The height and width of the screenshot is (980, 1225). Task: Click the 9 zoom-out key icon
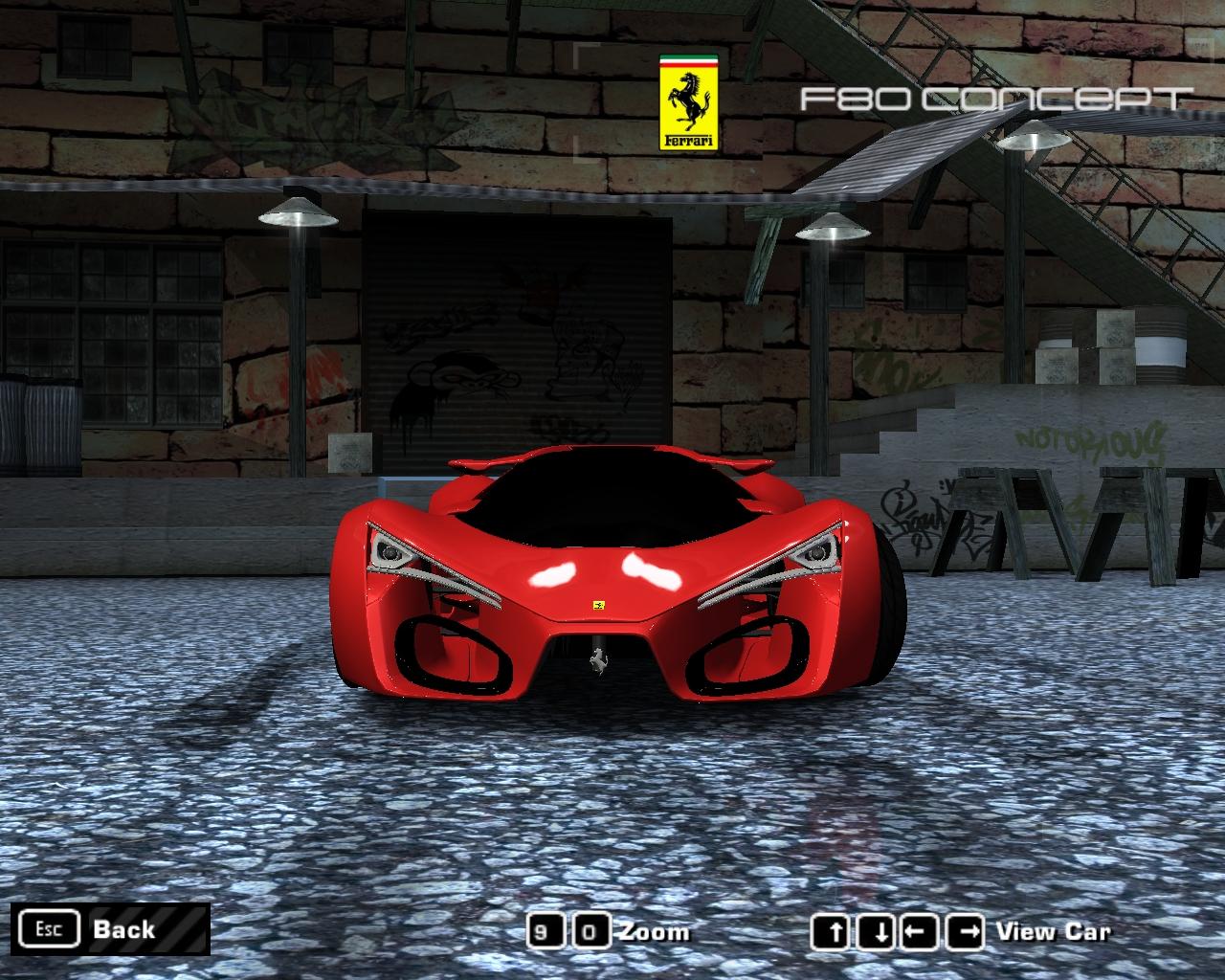tap(547, 929)
